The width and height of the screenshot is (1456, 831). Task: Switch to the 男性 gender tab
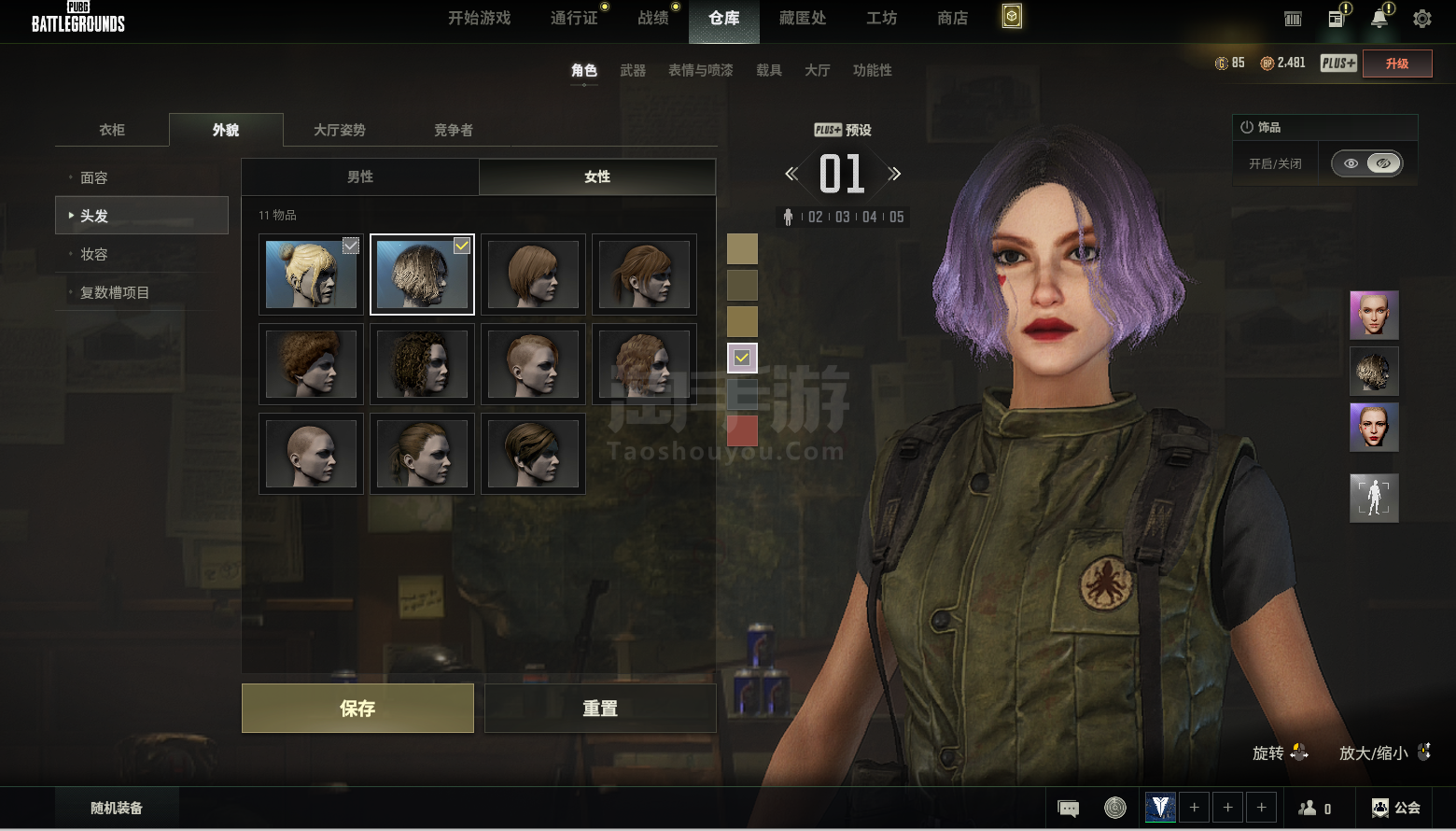pos(360,176)
